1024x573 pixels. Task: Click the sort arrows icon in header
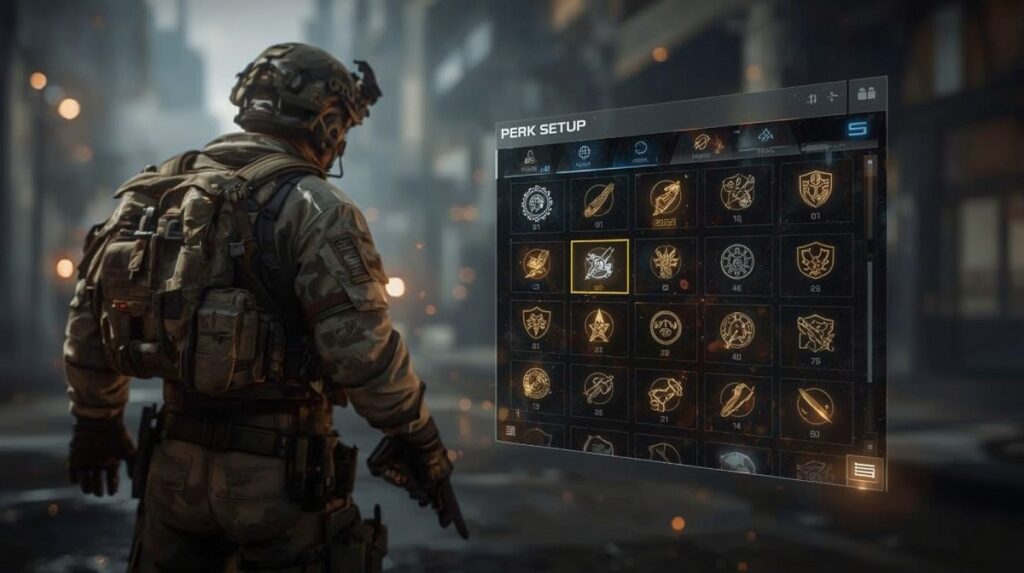(811, 98)
